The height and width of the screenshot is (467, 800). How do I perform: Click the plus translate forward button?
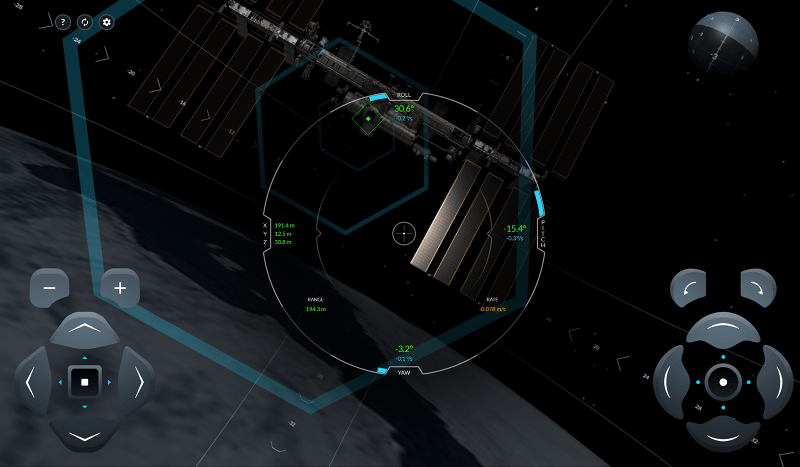[120, 288]
